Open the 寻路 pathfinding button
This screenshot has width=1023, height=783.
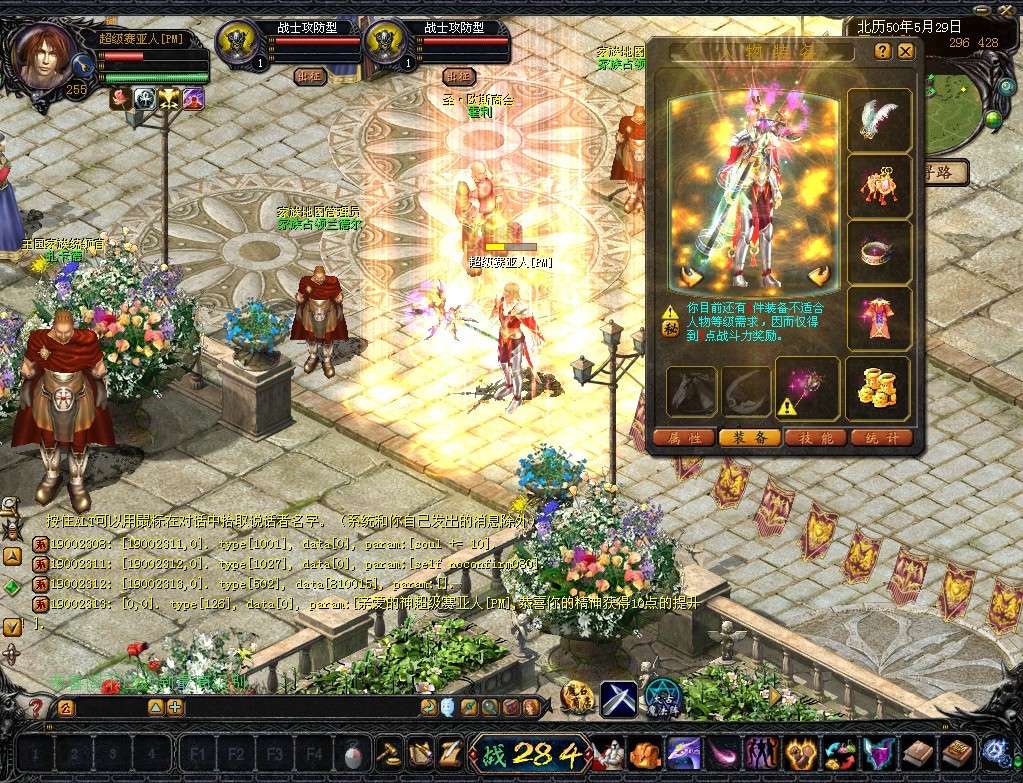pos(944,172)
